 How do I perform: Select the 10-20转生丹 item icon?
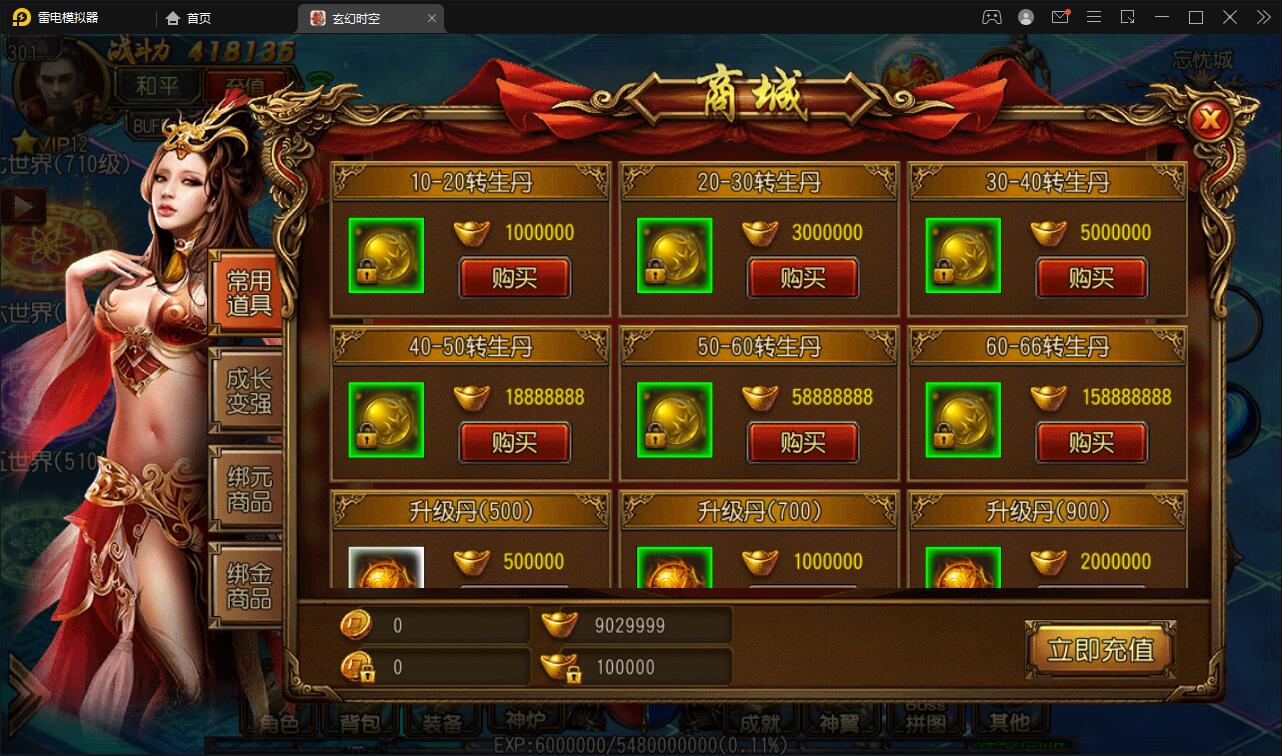click(386, 256)
